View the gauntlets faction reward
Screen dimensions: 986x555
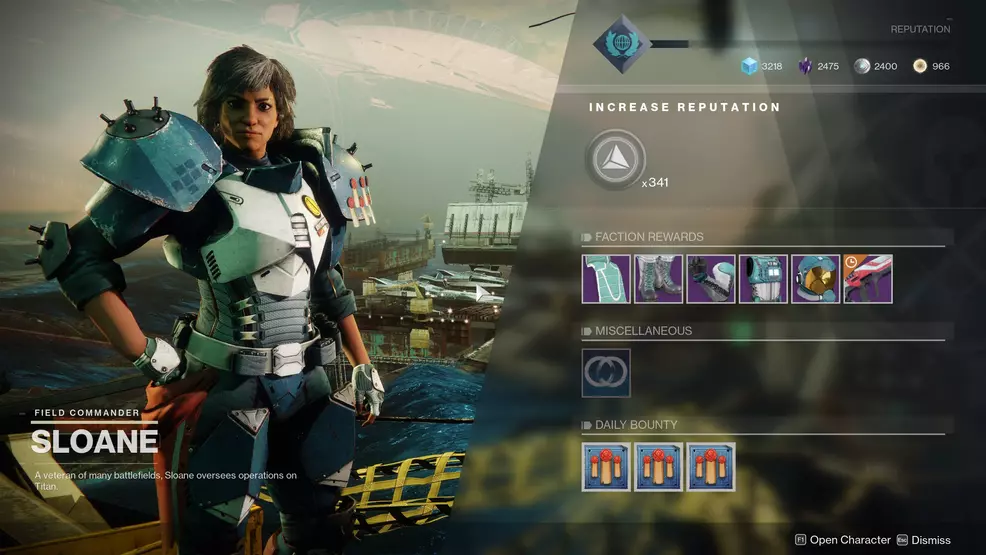[x=710, y=279]
